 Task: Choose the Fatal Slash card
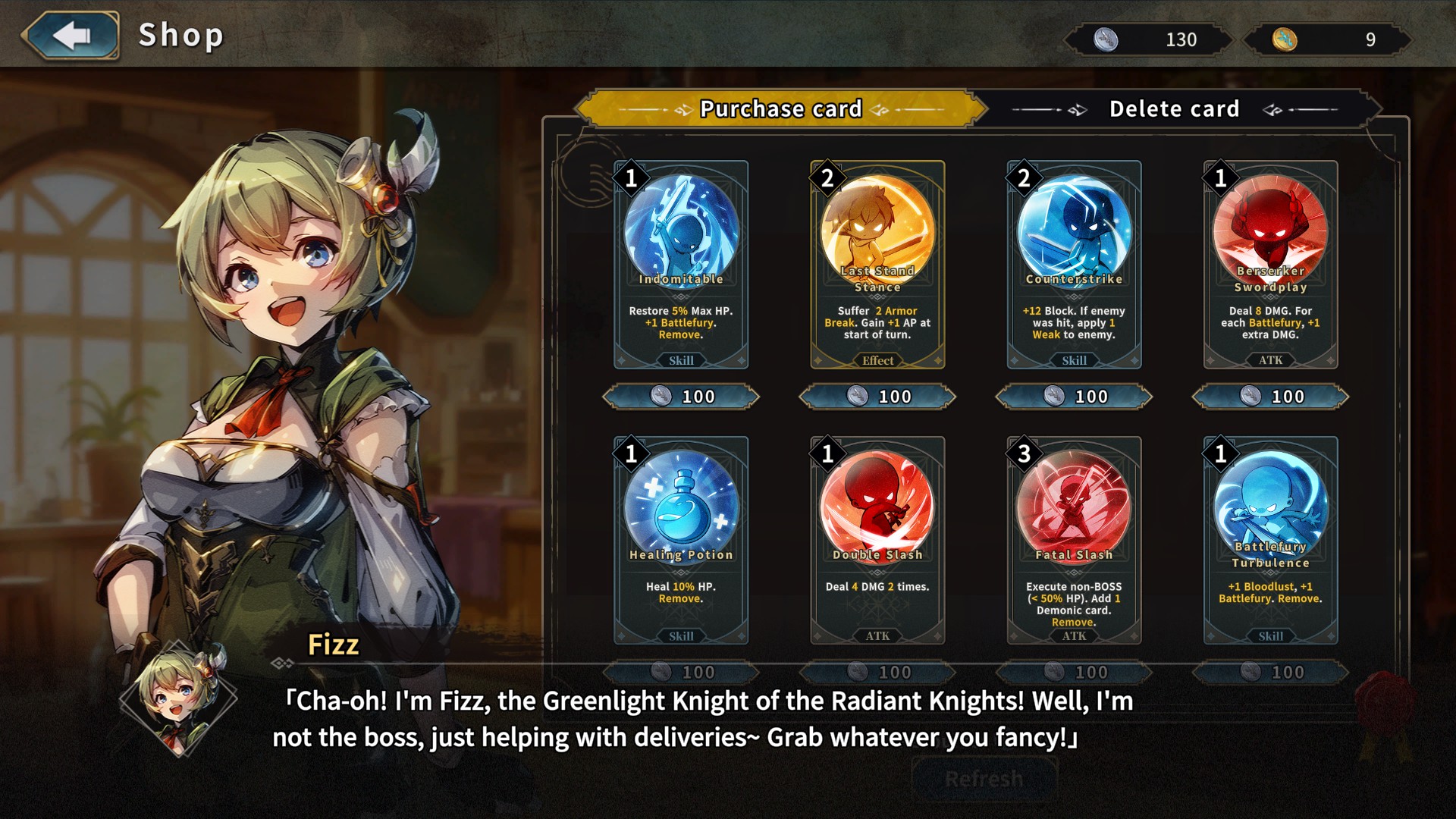click(1074, 540)
